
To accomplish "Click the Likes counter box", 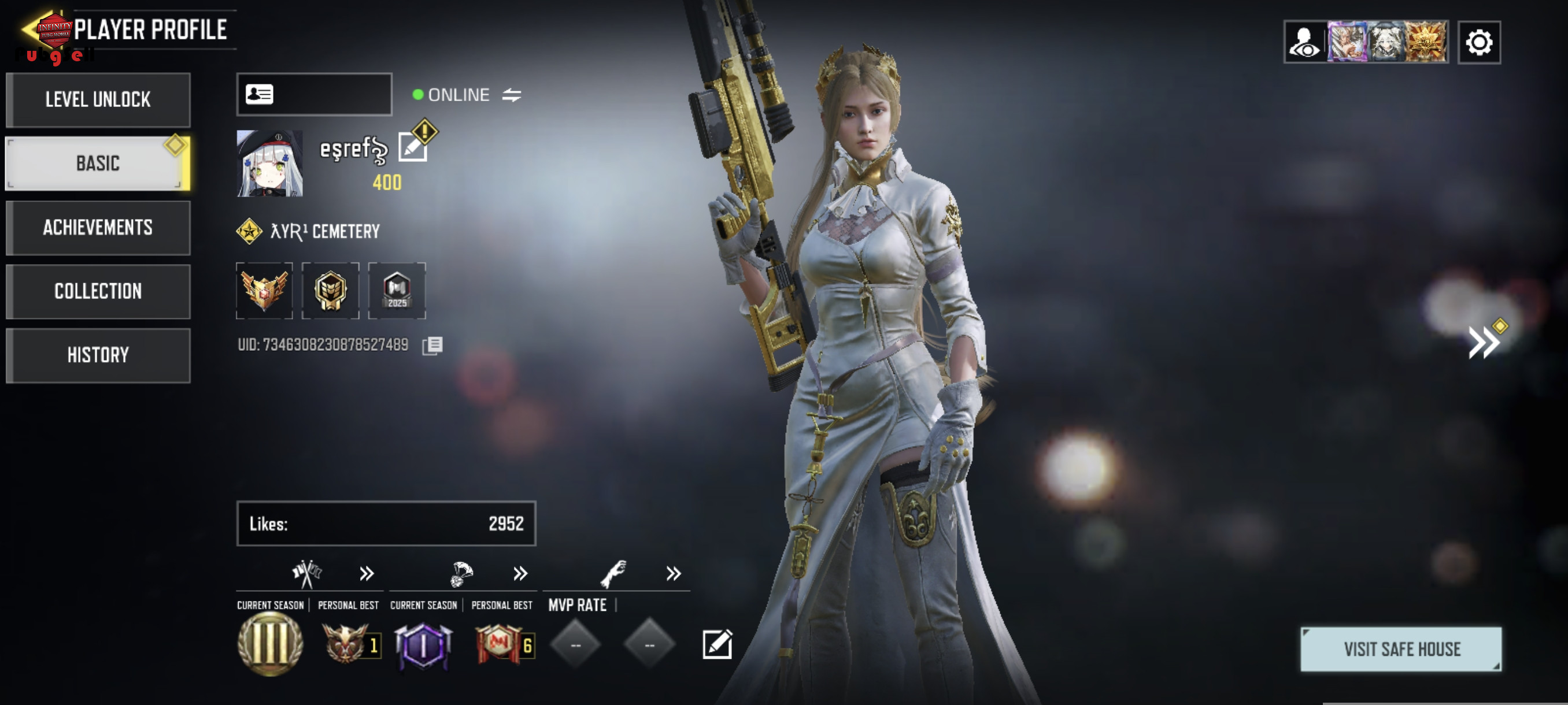I will click(386, 523).
